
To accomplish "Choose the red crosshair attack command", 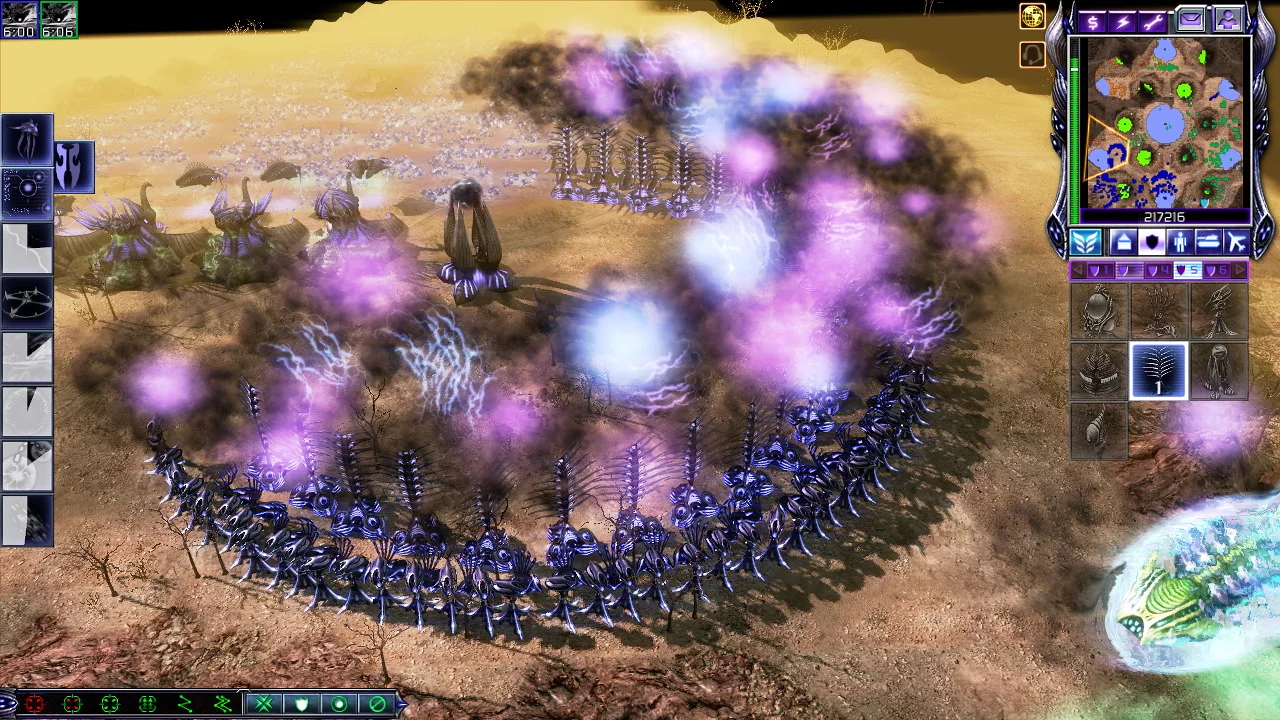I will point(35,705).
